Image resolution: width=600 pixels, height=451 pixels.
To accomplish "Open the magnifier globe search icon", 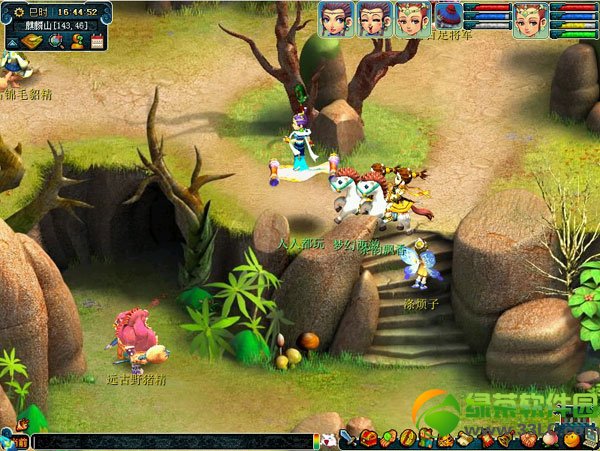I will pyautogui.click(x=55, y=41).
